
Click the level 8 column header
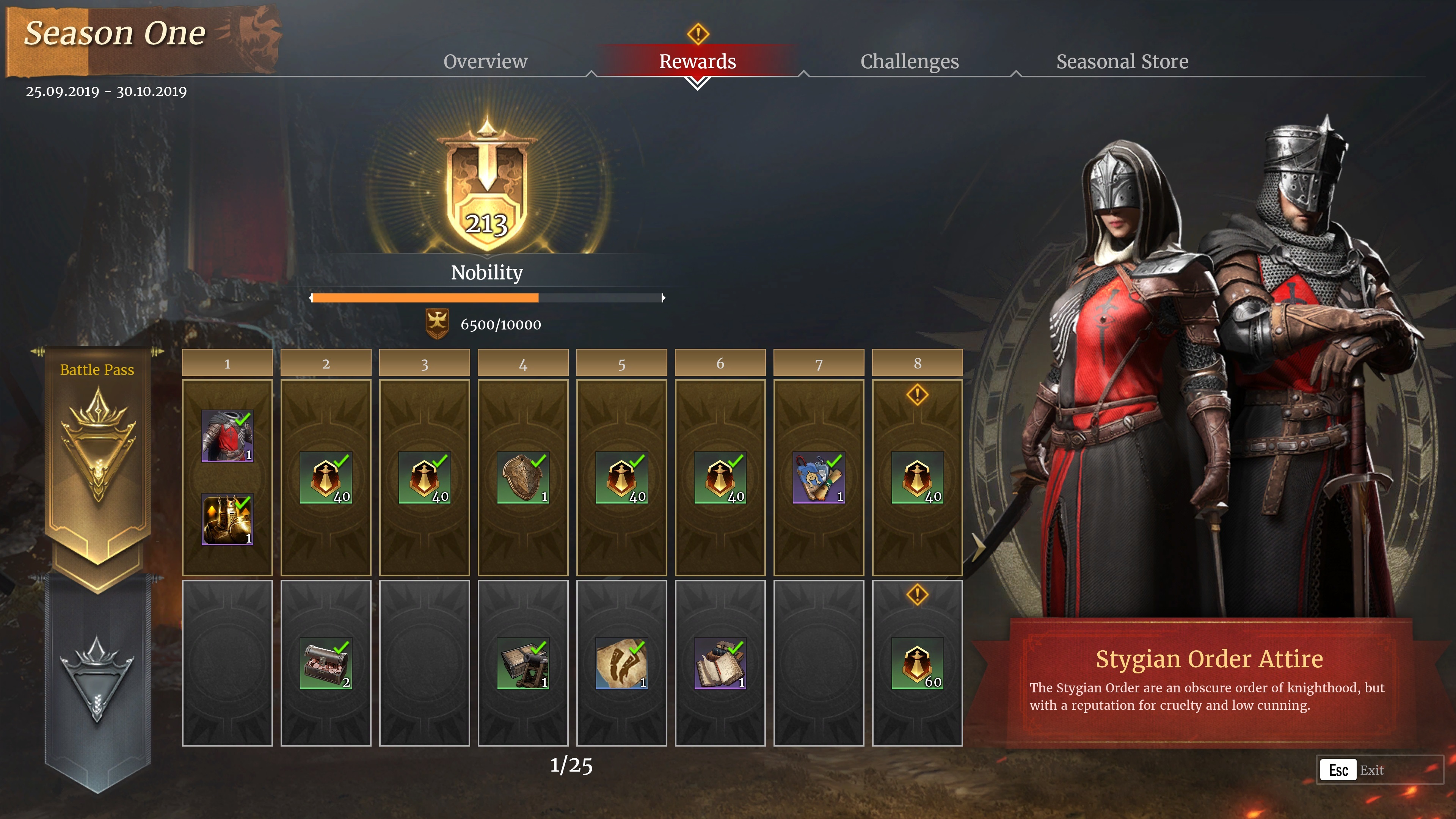point(917,364)
